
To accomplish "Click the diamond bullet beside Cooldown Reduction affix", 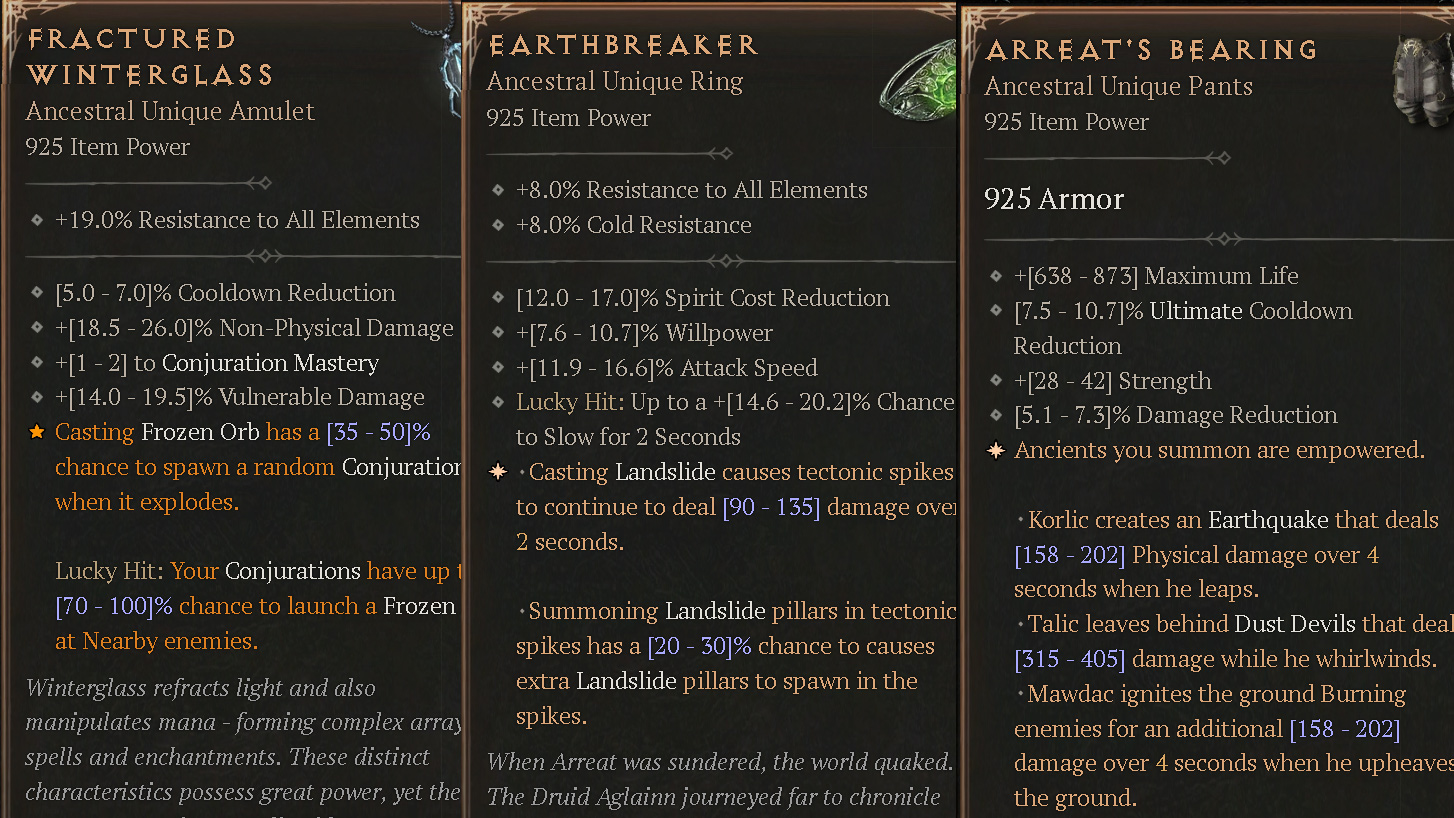I will (x=37, y=293).
